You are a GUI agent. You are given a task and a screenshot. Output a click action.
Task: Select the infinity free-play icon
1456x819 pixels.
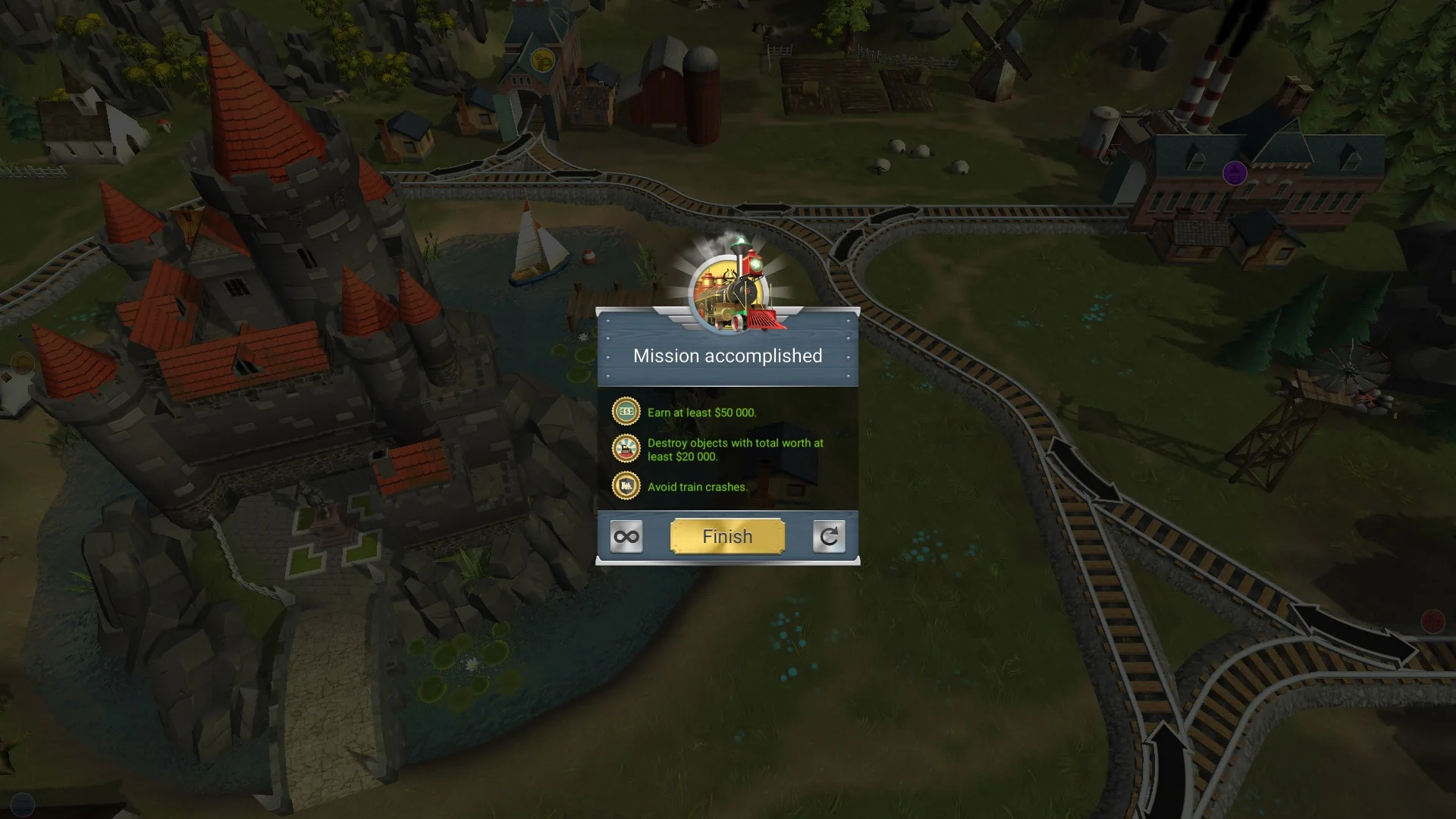(x=625, y=536)
